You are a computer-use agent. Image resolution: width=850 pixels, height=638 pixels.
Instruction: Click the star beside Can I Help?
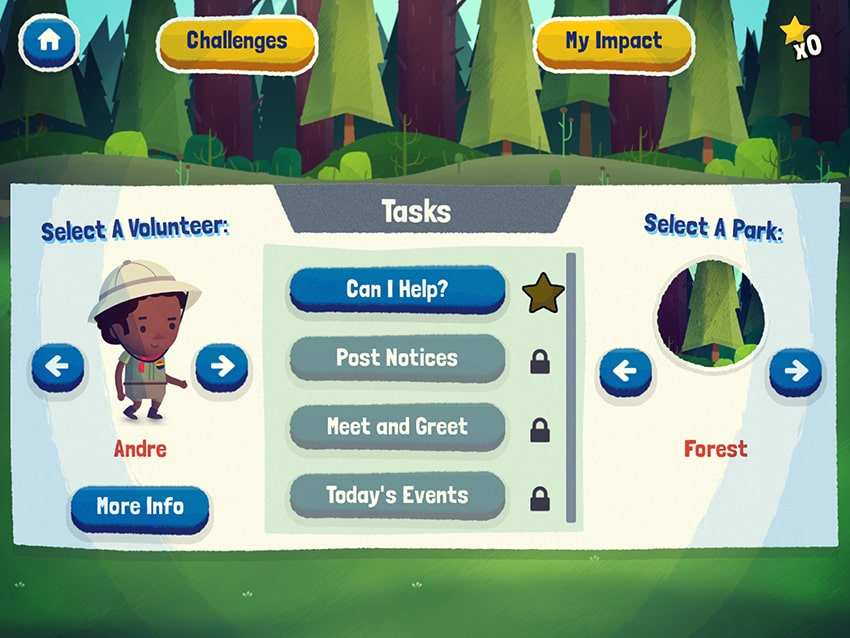coord(543,293)
